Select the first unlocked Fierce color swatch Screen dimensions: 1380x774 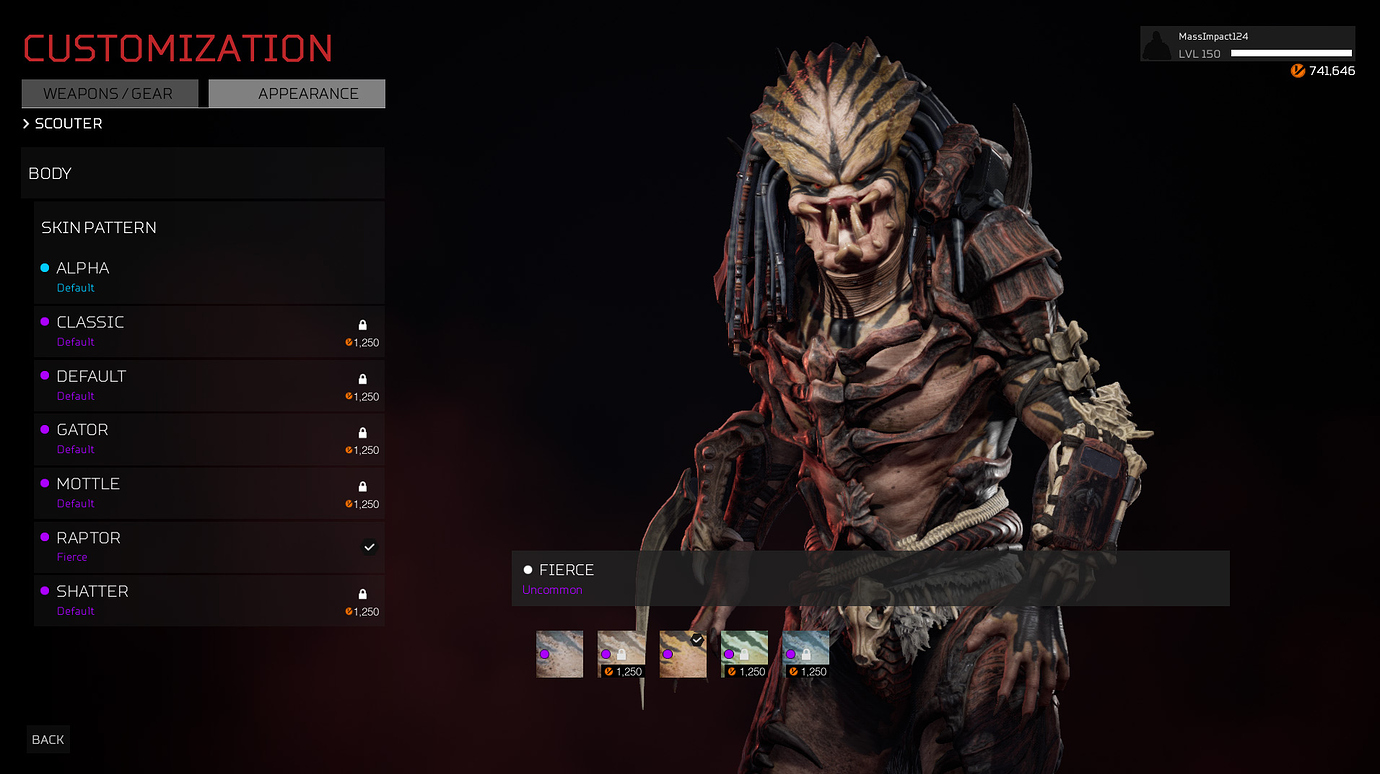point(559,653)
